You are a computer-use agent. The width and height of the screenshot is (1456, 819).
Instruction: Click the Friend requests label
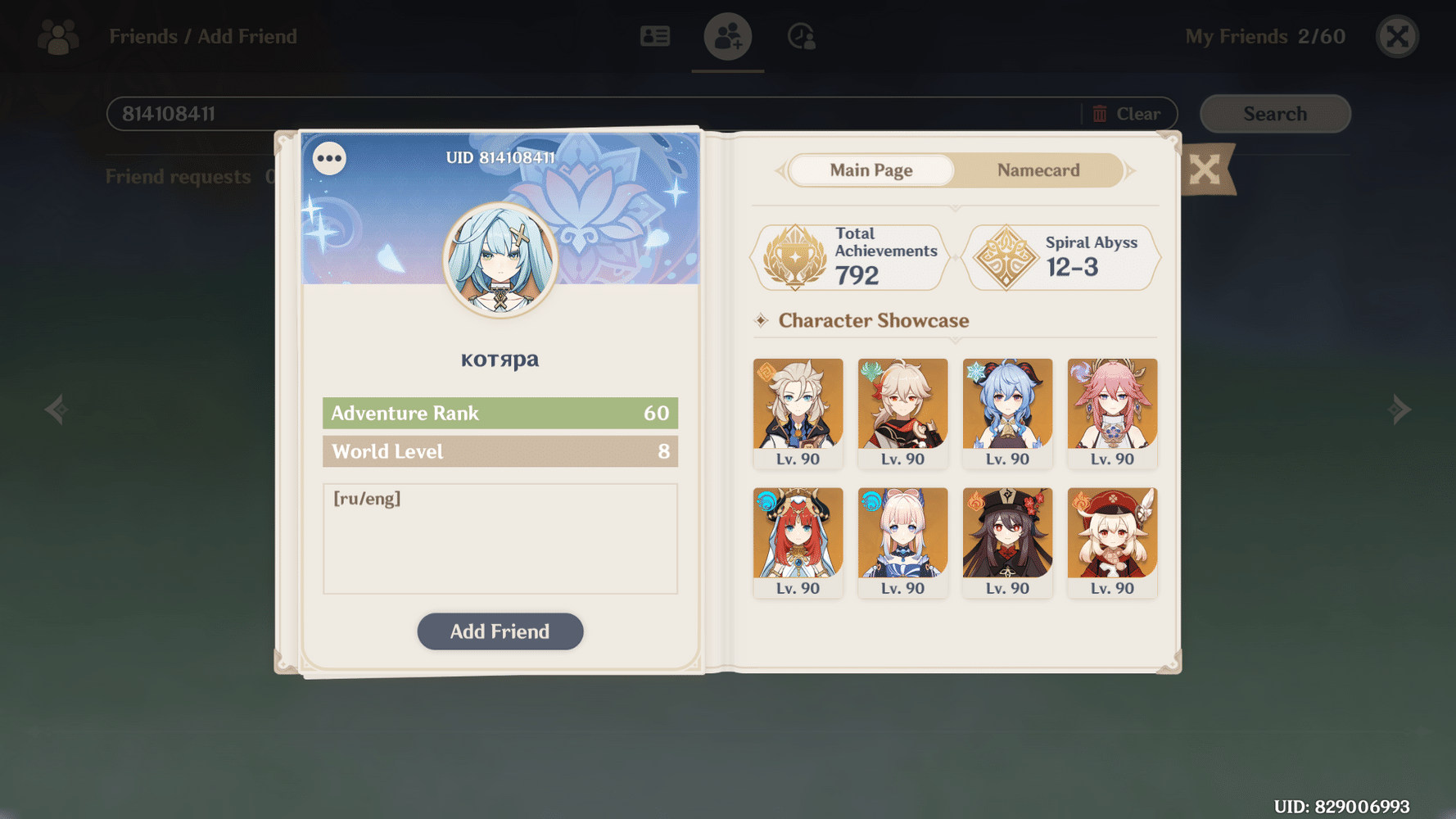point(179,176)
